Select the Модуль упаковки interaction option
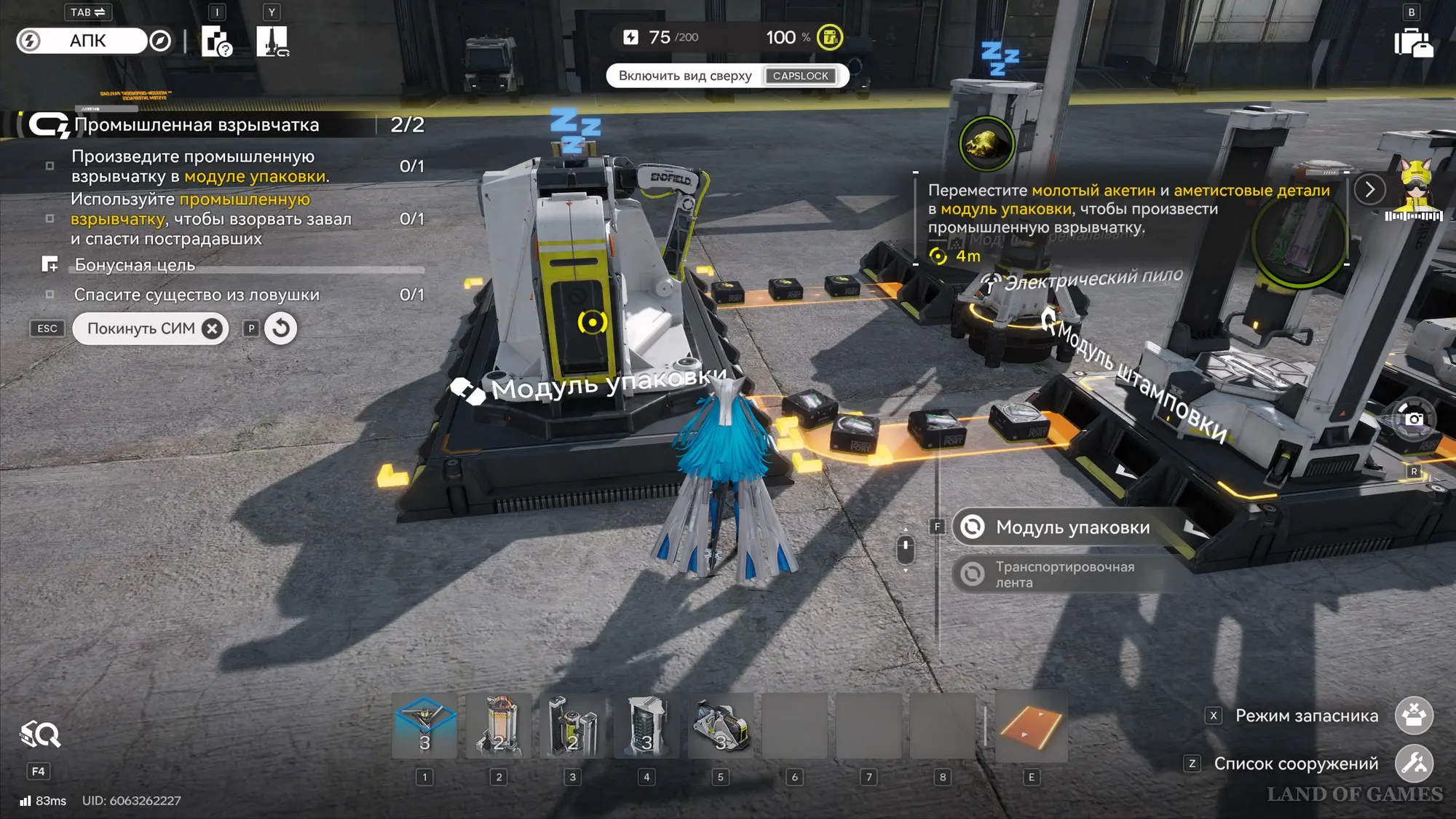Viewport: 1456px width, 819px height. pyautogui.click(x=1072, y=527)
